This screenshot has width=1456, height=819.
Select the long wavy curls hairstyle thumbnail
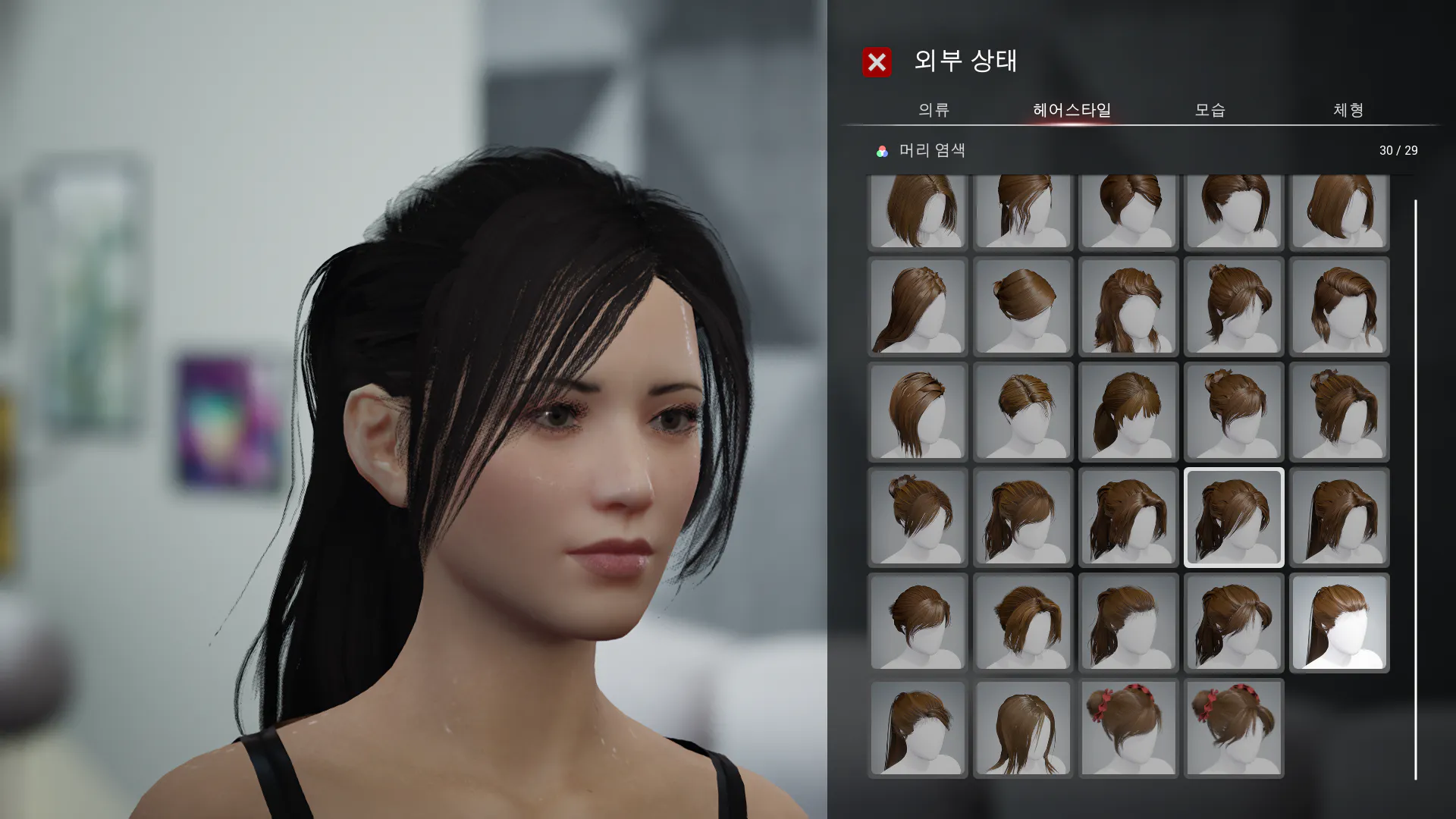(x=1128, y=306)
